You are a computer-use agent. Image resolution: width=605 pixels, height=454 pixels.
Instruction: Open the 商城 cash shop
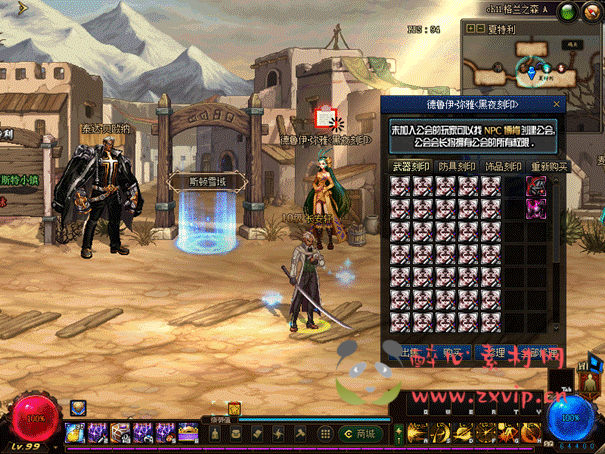pos(360,433)
